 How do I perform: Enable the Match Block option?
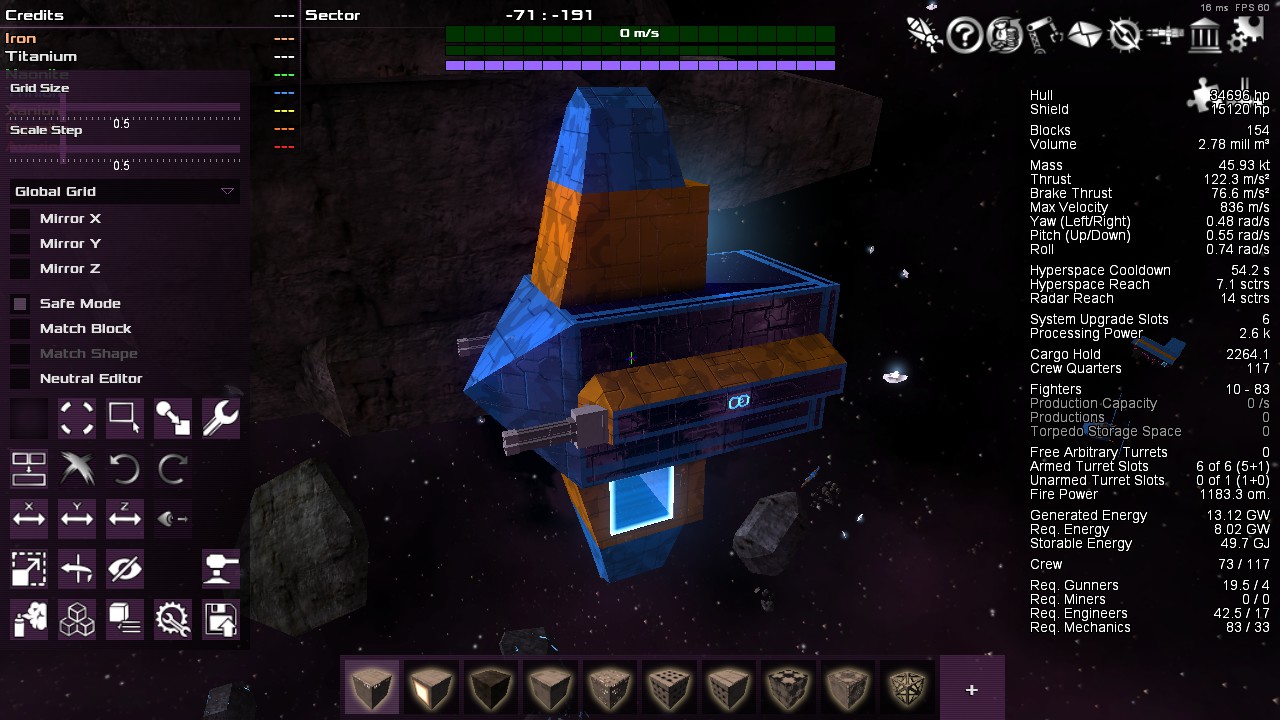click(20, 329)
